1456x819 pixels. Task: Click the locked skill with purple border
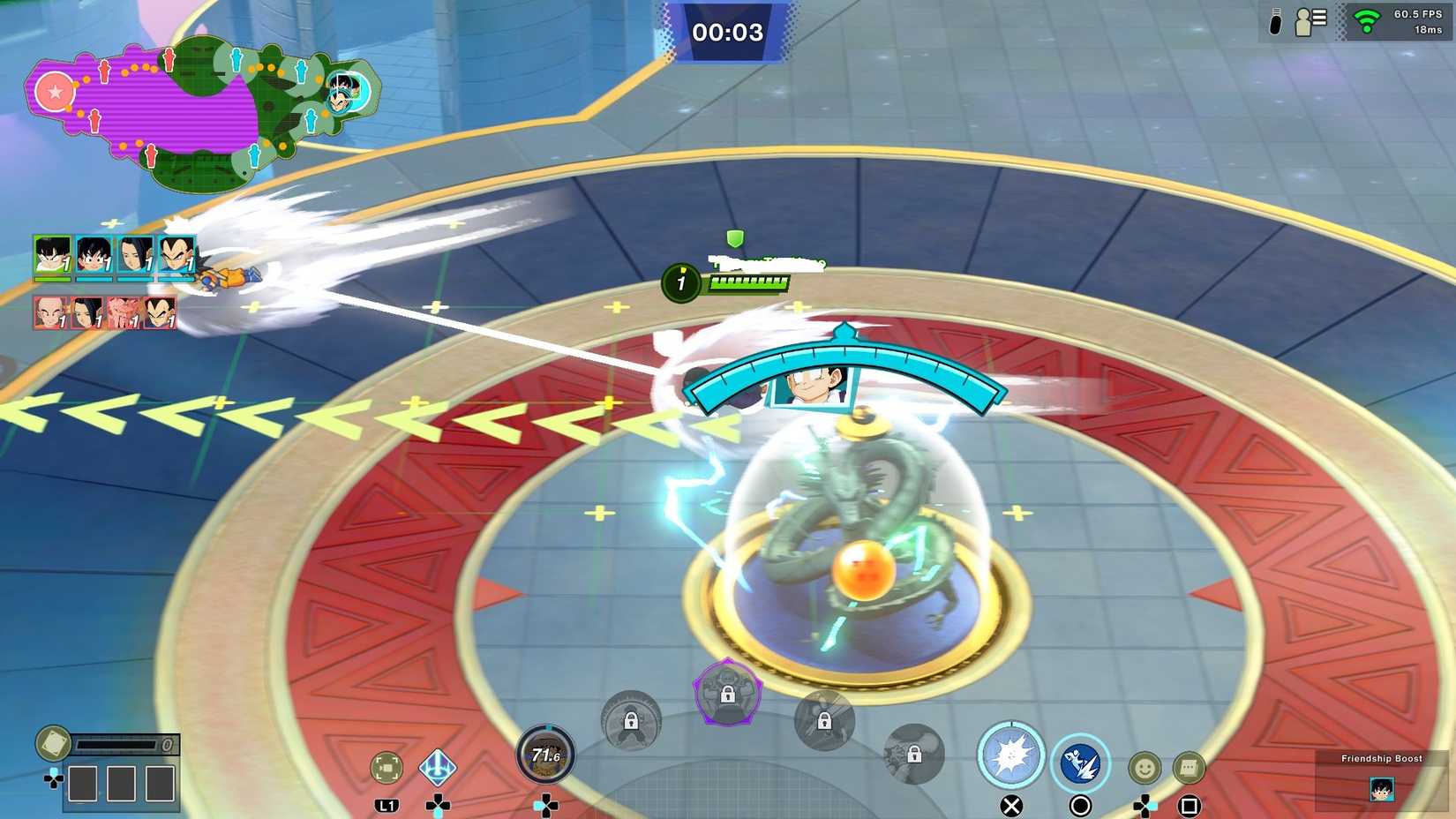coord(728,695)
